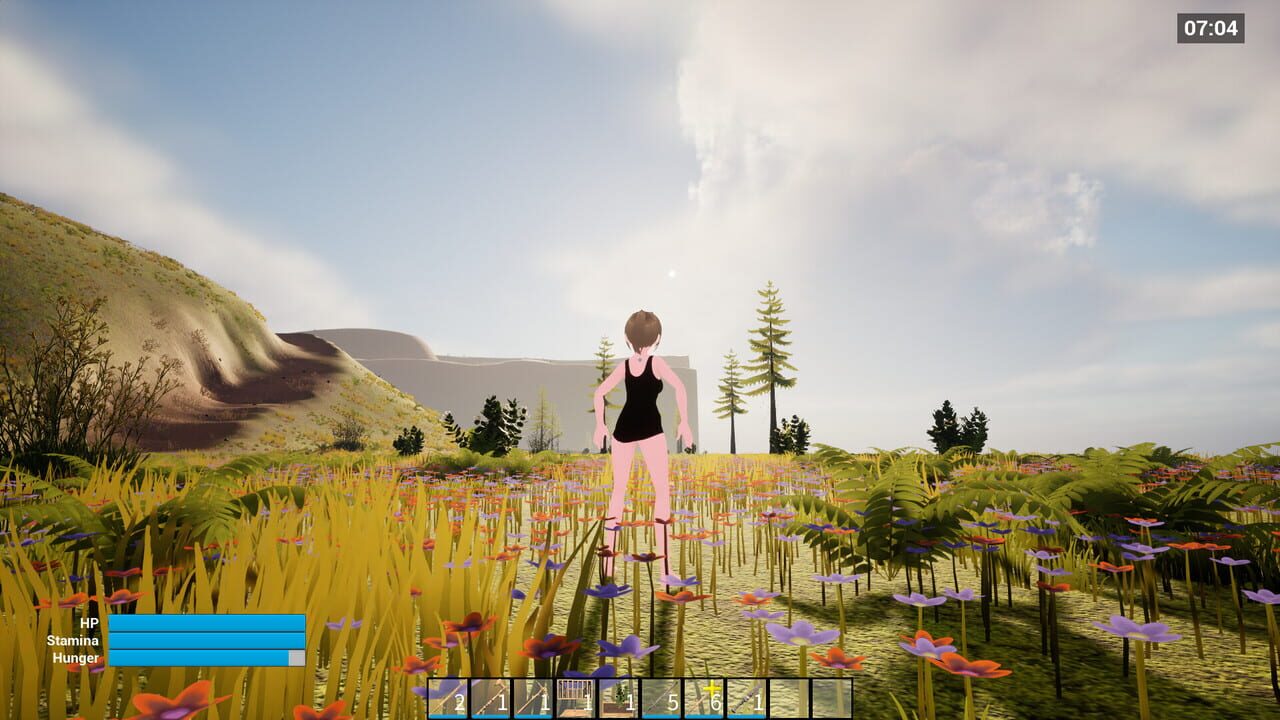This screenshot has width=1280, height=720.
Task: Click the Stamina bar
Action: pyautogui.click(x=205, y=642)
